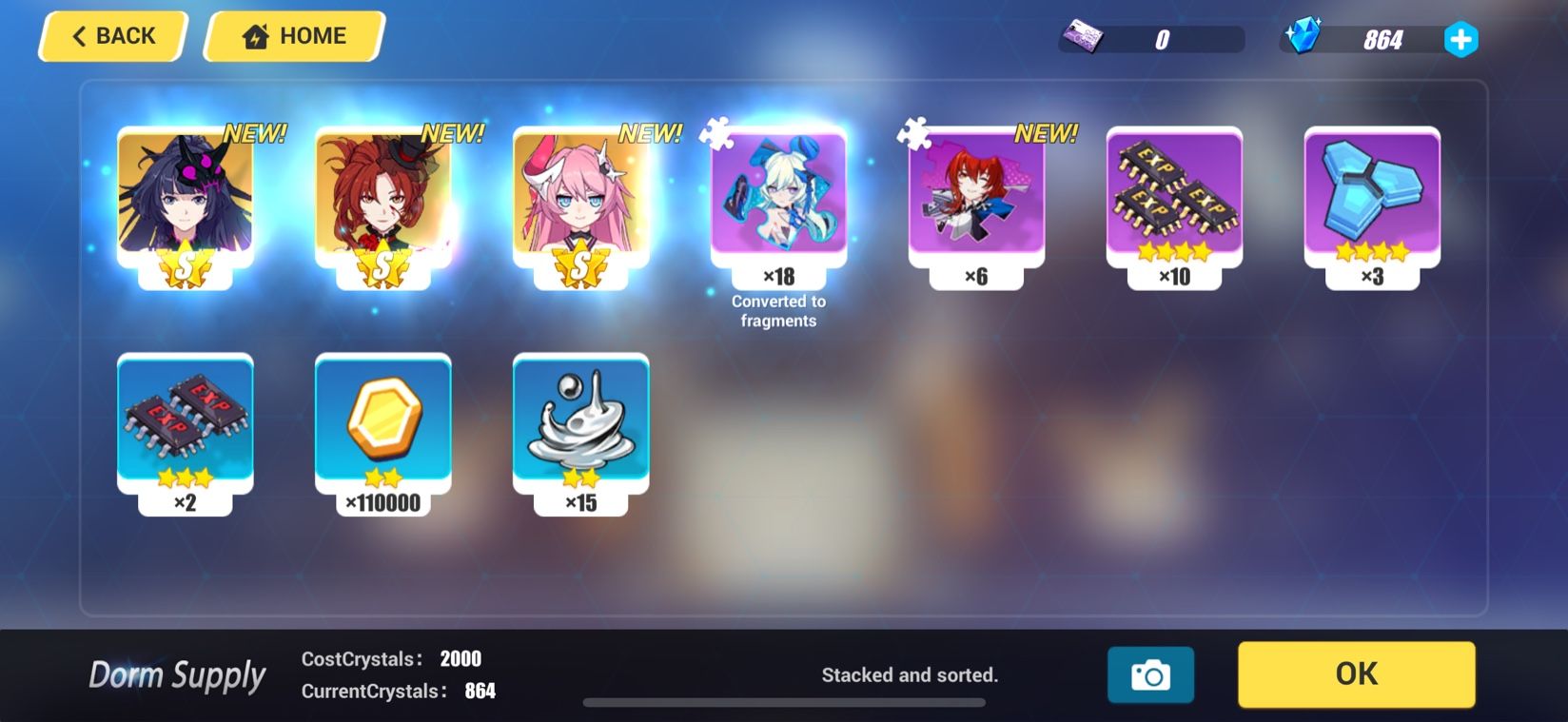Select the silver swirl ×15 reward
This screenshot has height=722, width=1568.
pyautogui.click(x=580, y=426)
